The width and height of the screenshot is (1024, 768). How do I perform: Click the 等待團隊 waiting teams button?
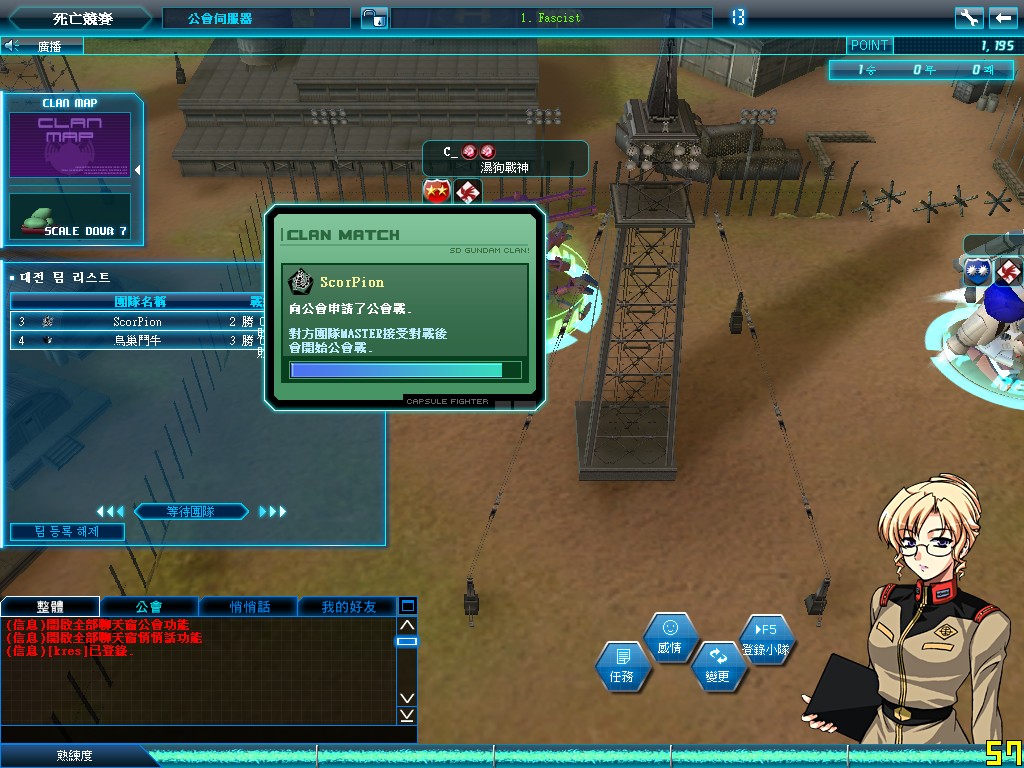tap(191, 512)
